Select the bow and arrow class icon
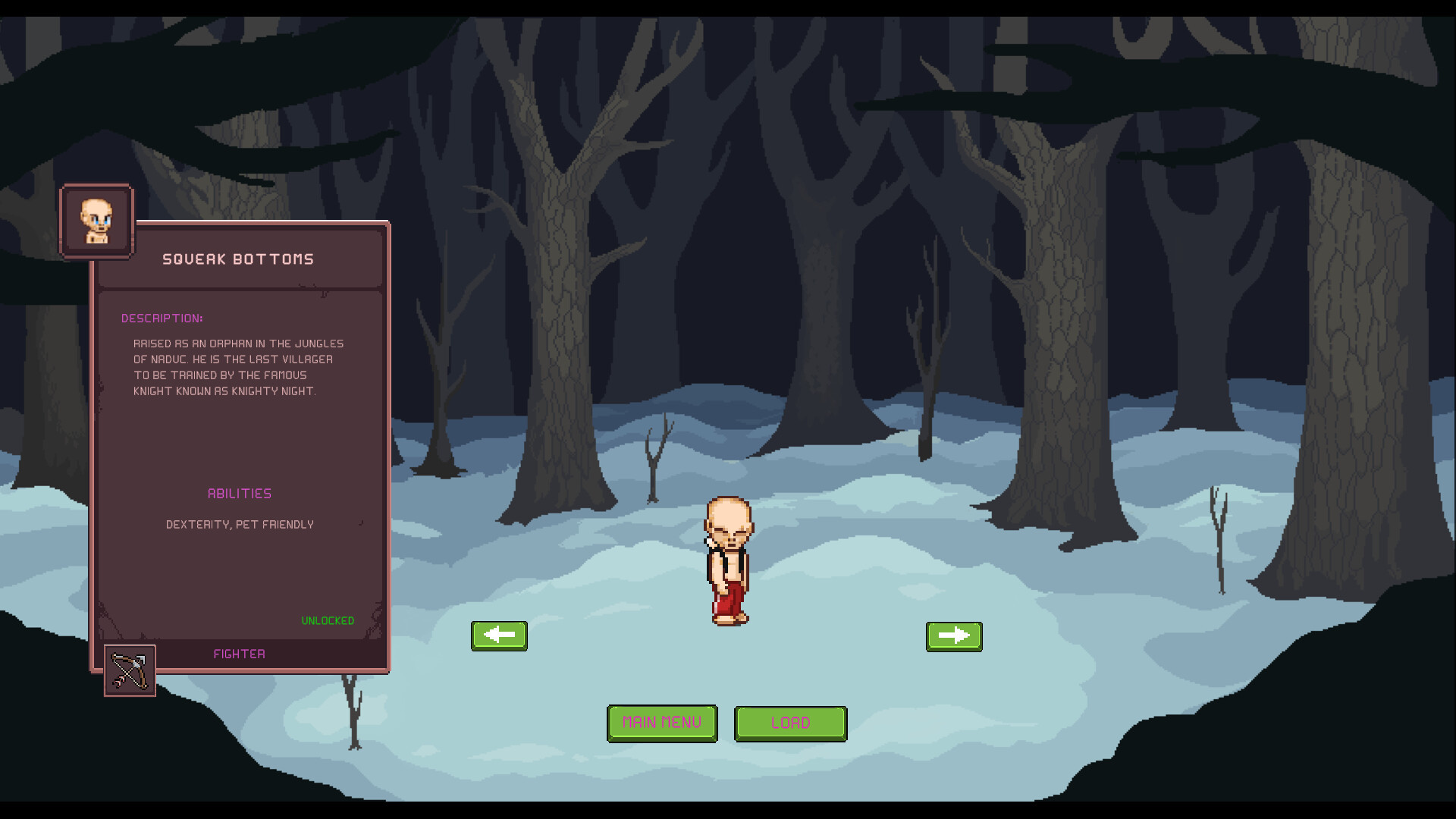The height and width of the screenshot is (819, 1456). pos(130,670)
